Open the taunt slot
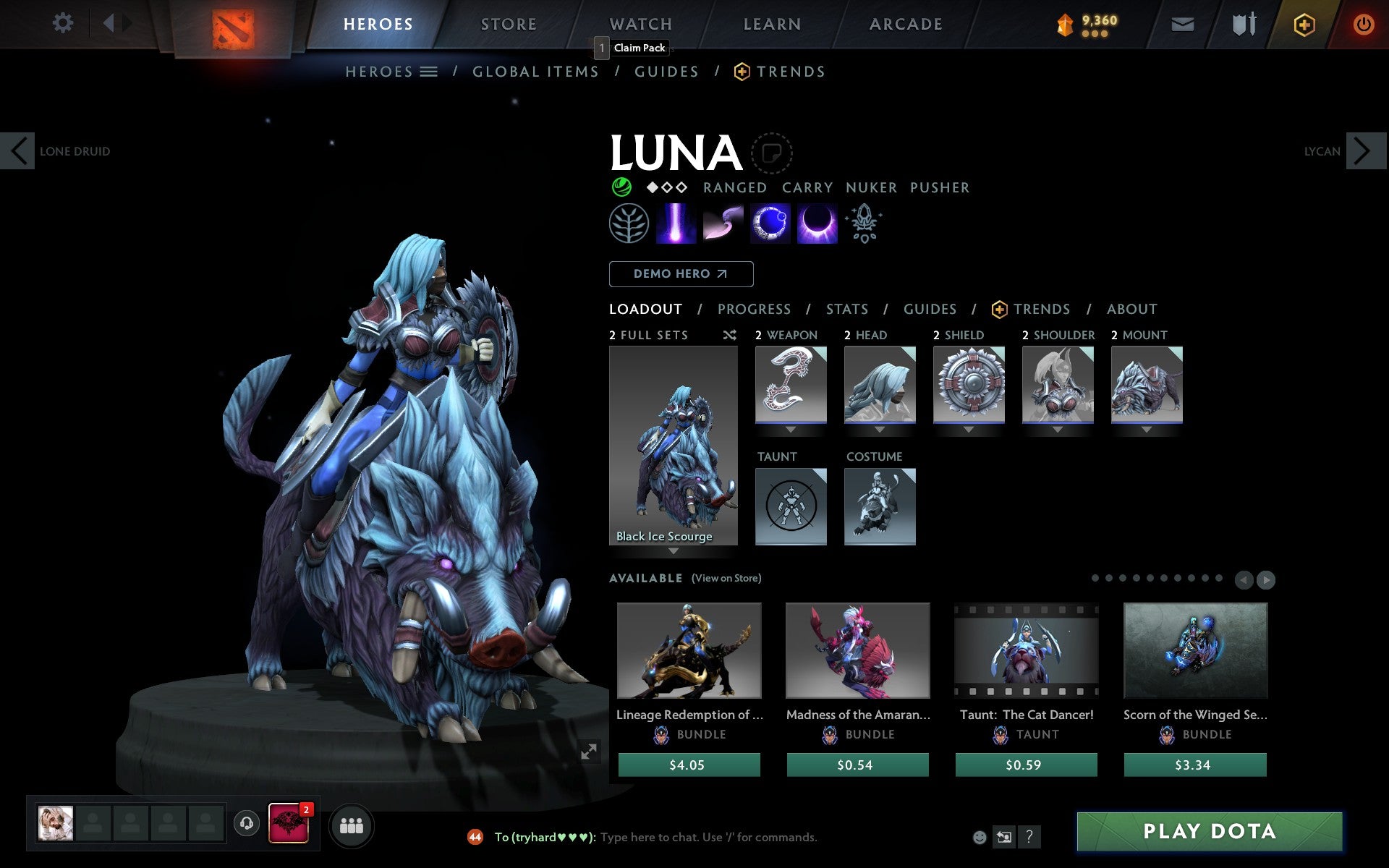The height and width of the screenshot is (868, 1389). (791, 506)
